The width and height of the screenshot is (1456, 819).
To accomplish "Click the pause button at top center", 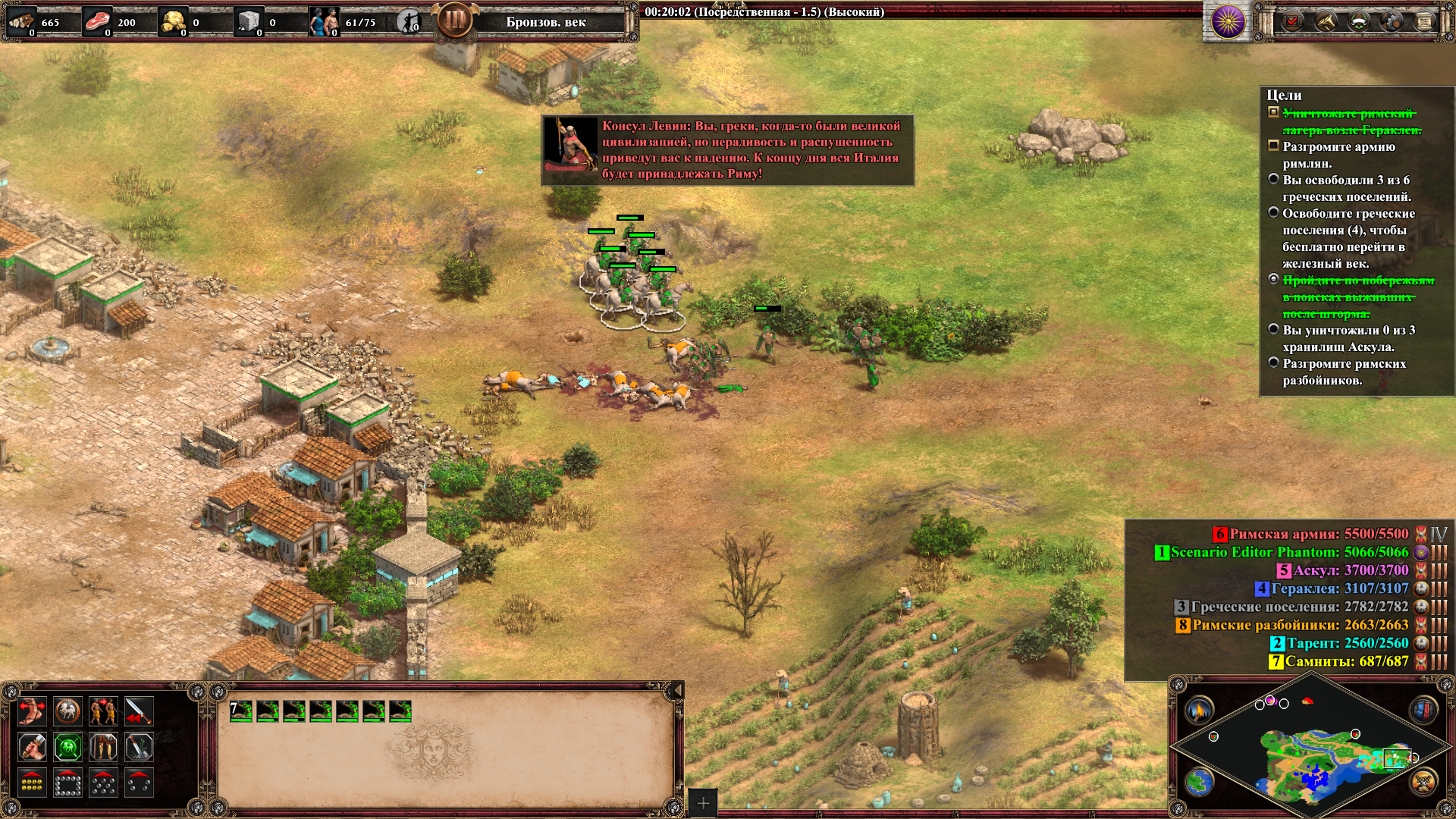I will (455, 20).
